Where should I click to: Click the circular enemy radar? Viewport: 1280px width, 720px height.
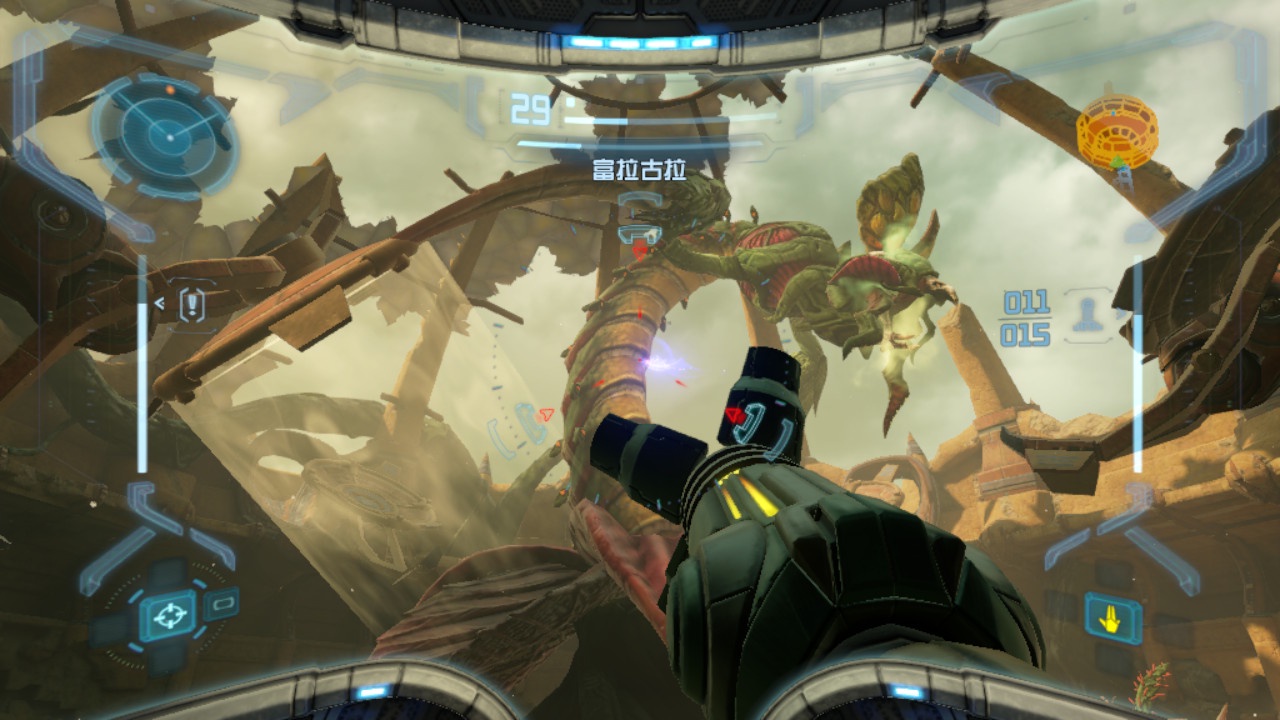click(x=166, y=133)
